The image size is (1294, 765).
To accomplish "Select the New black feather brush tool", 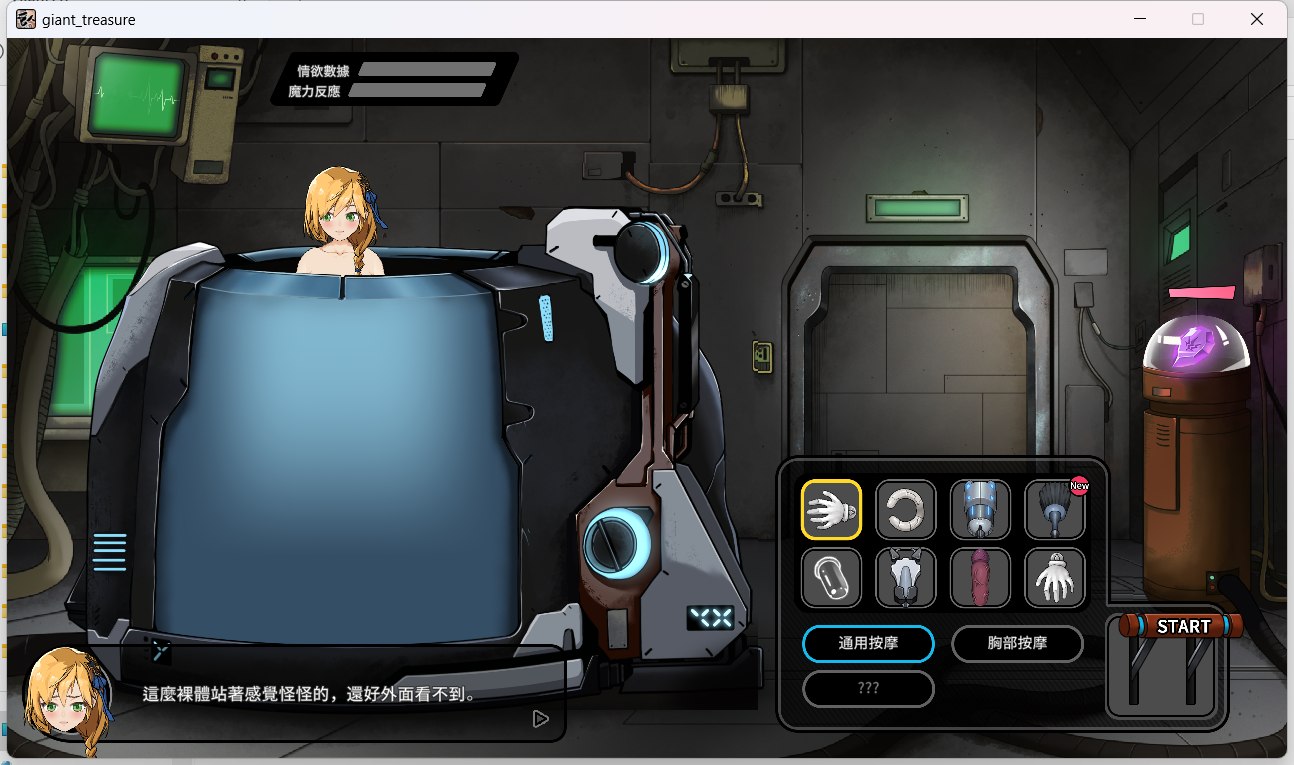I will 1055,510.
